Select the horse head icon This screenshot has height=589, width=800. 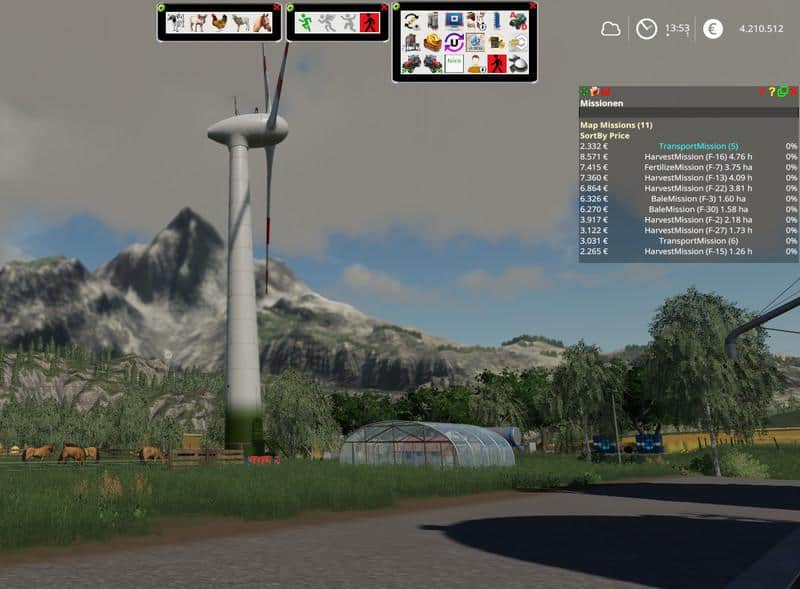262,23
